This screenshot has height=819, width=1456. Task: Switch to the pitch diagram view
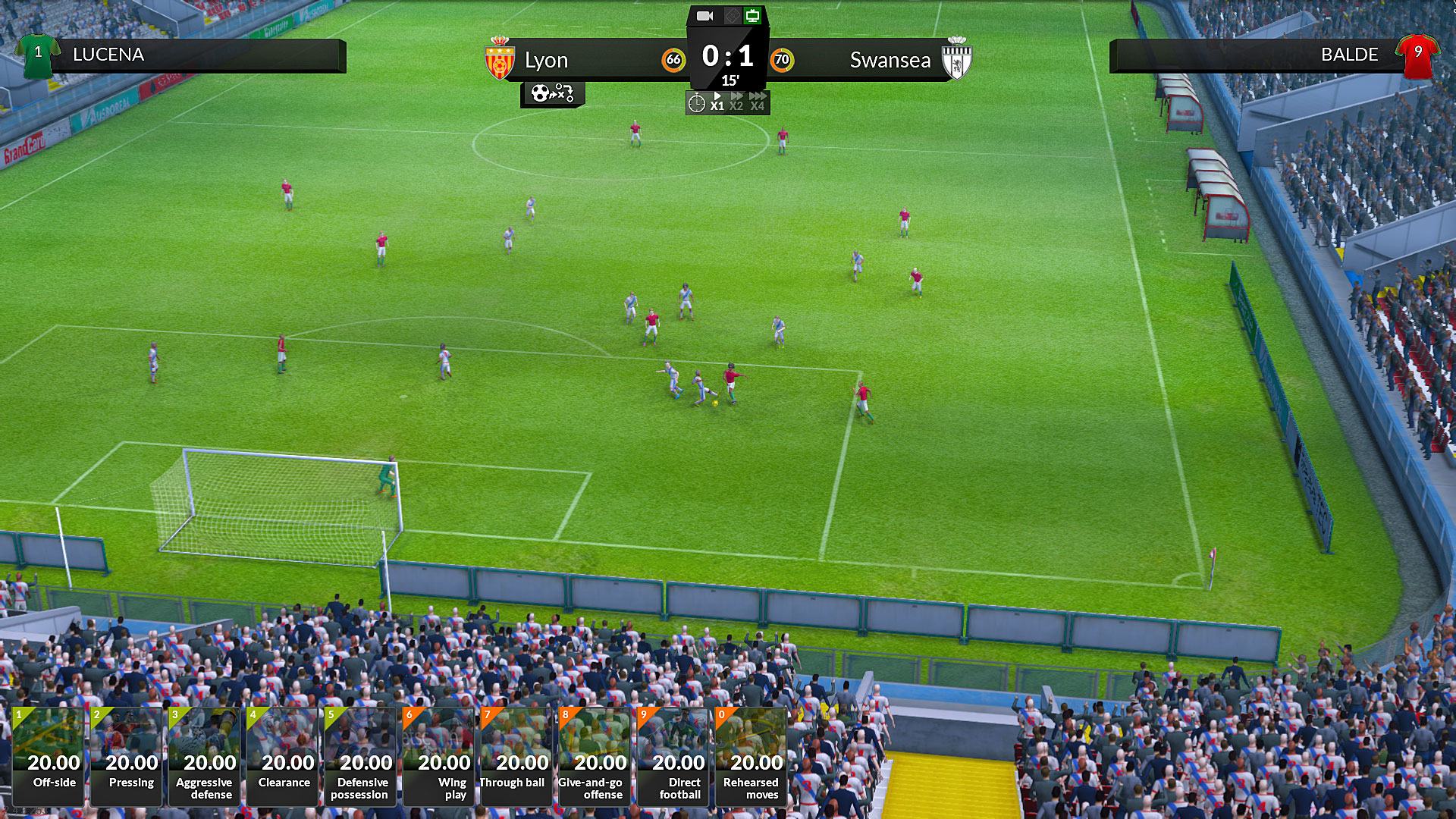730,16
